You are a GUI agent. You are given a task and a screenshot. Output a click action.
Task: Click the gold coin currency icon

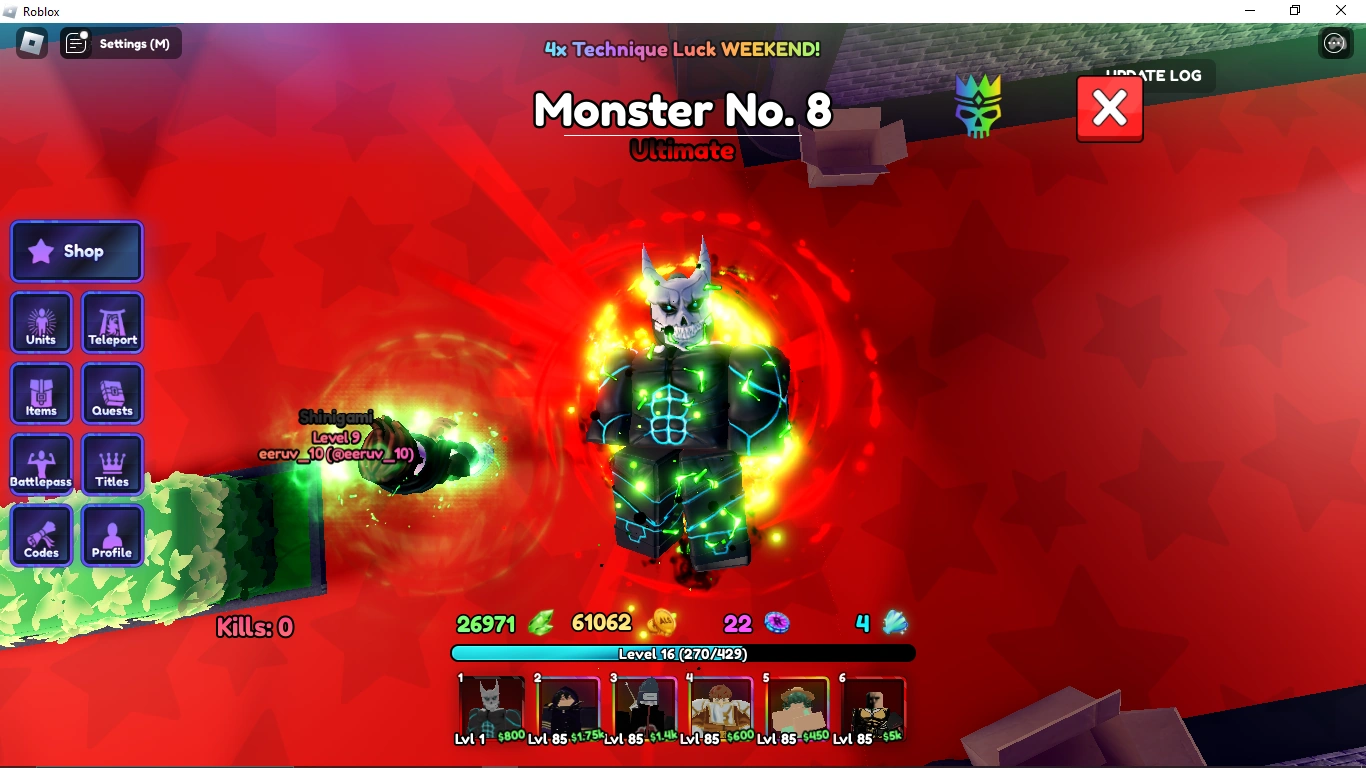pos(664,622)
